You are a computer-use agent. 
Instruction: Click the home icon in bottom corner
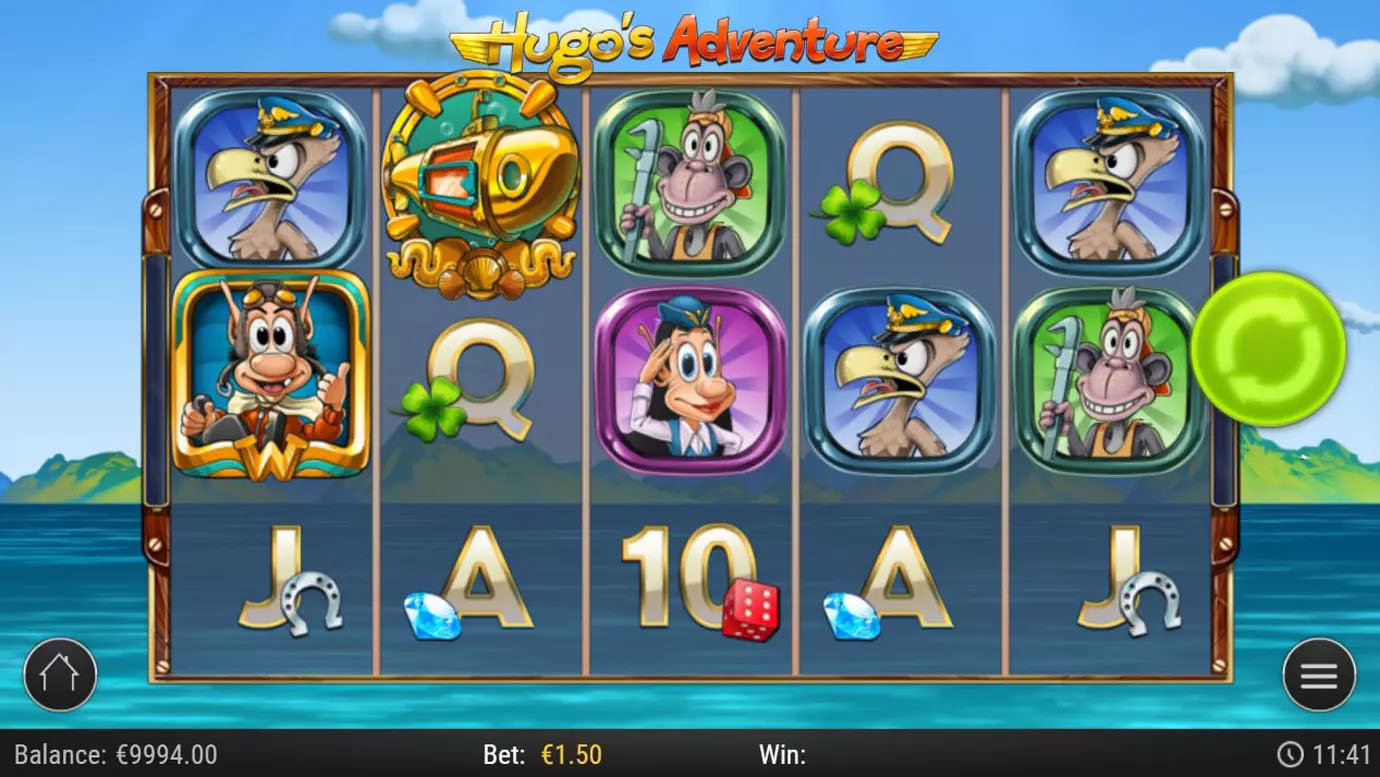click(60, 674)
